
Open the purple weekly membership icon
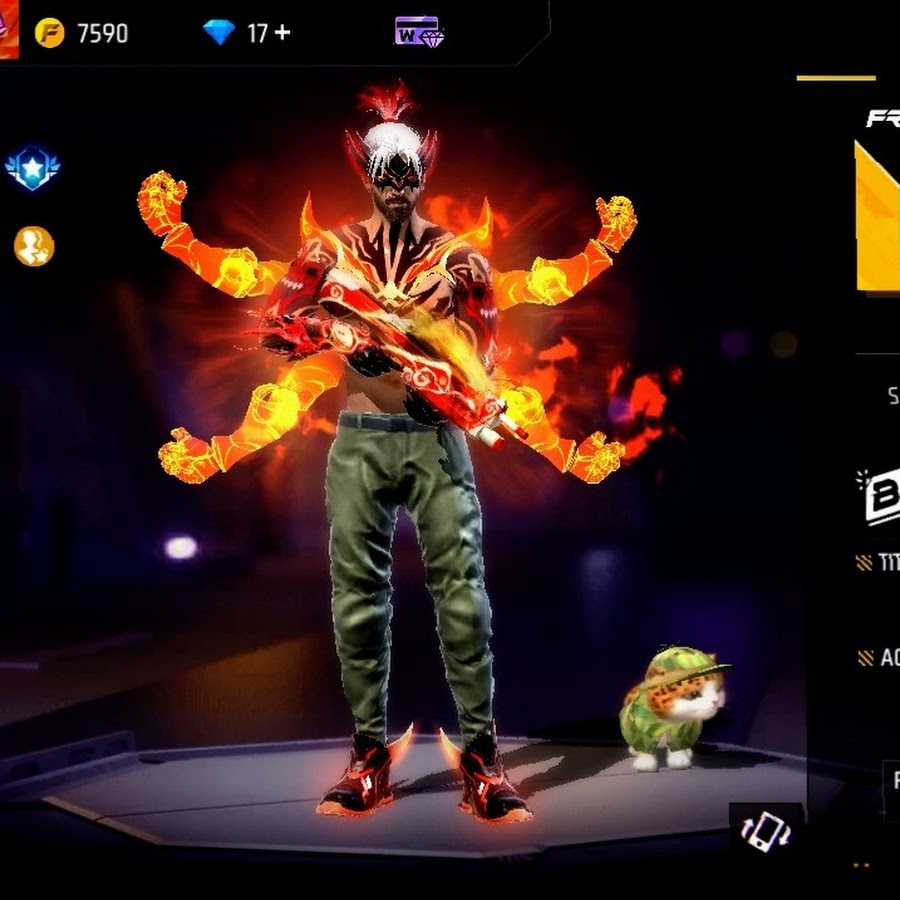419,32
